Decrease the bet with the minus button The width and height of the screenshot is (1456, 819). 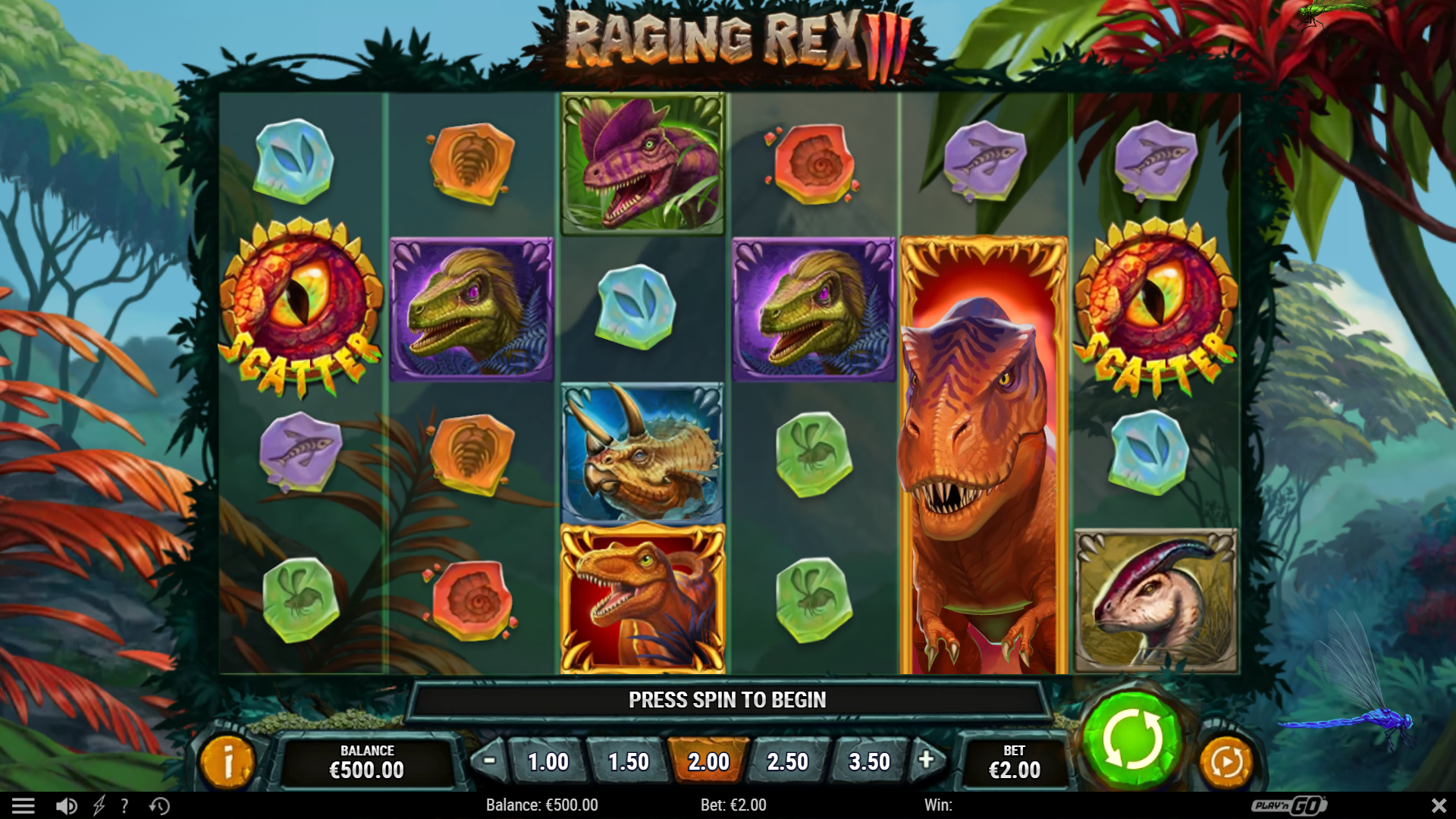[488, 761]
